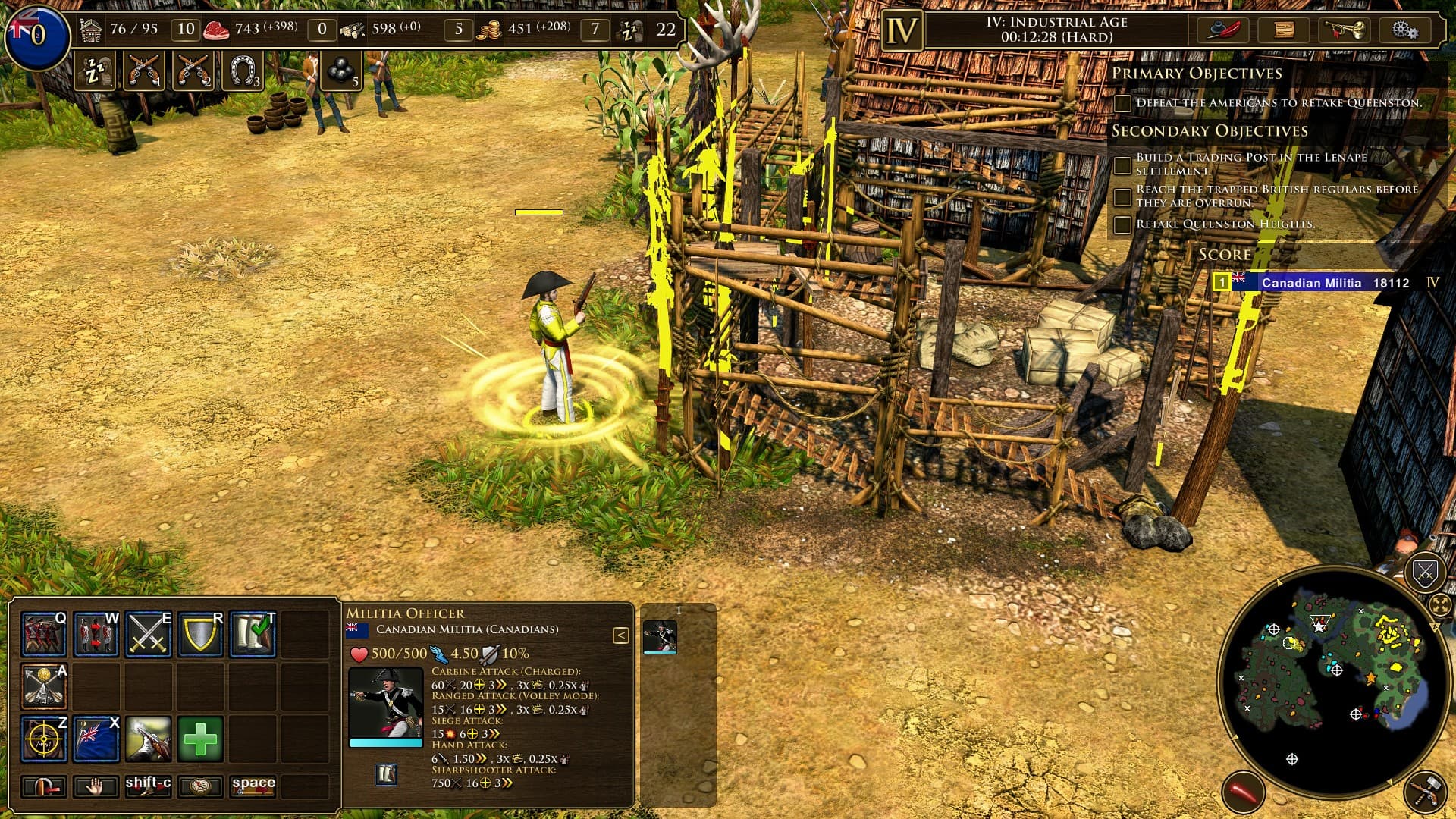Image resolution: width=1456 pixels, height=819 pixels.
Task: Click the green plus heal ability
Action: [x=200, y=739]
